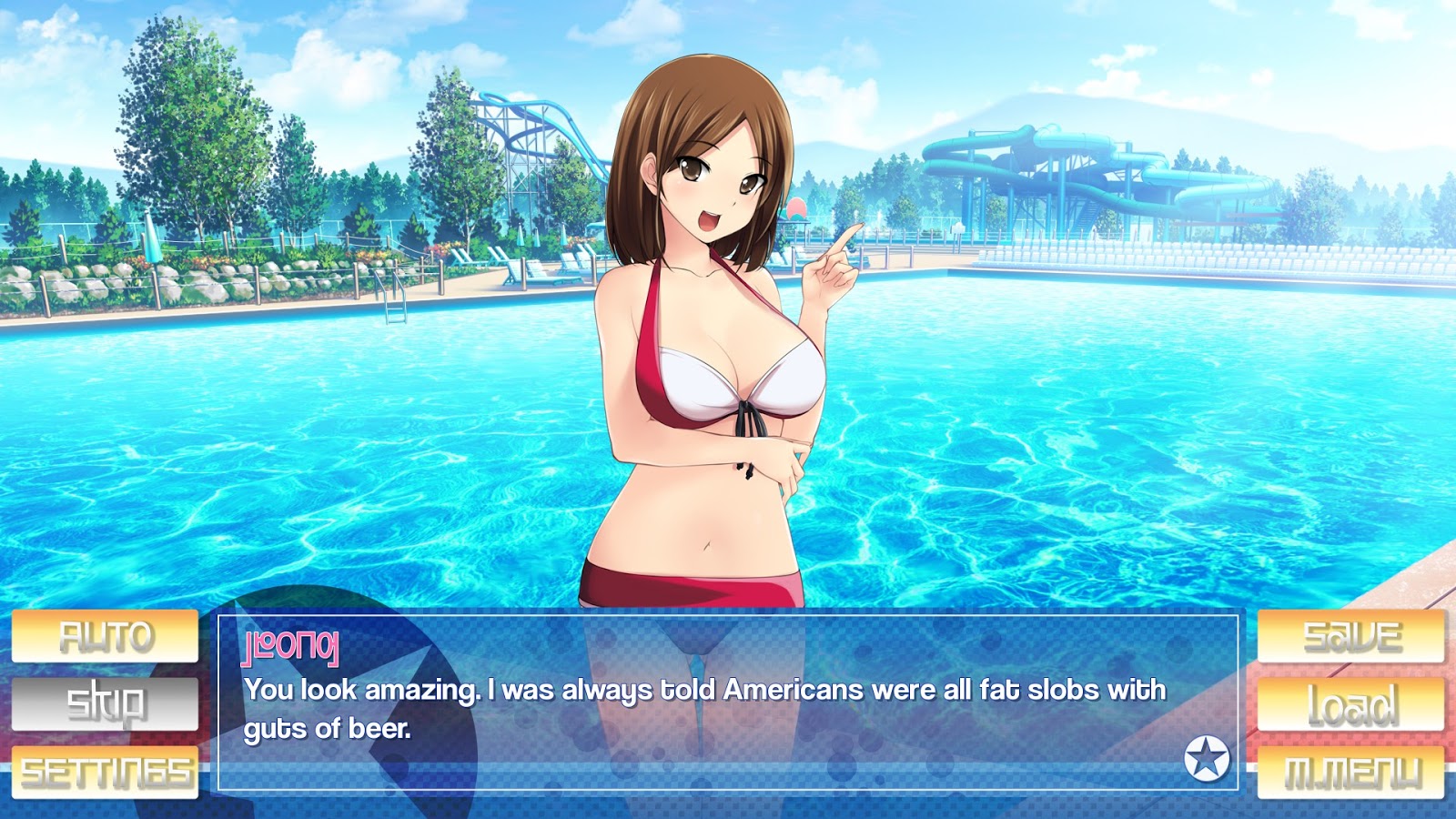Click the star icon to continue dialogue

(x=1207, y=758)
